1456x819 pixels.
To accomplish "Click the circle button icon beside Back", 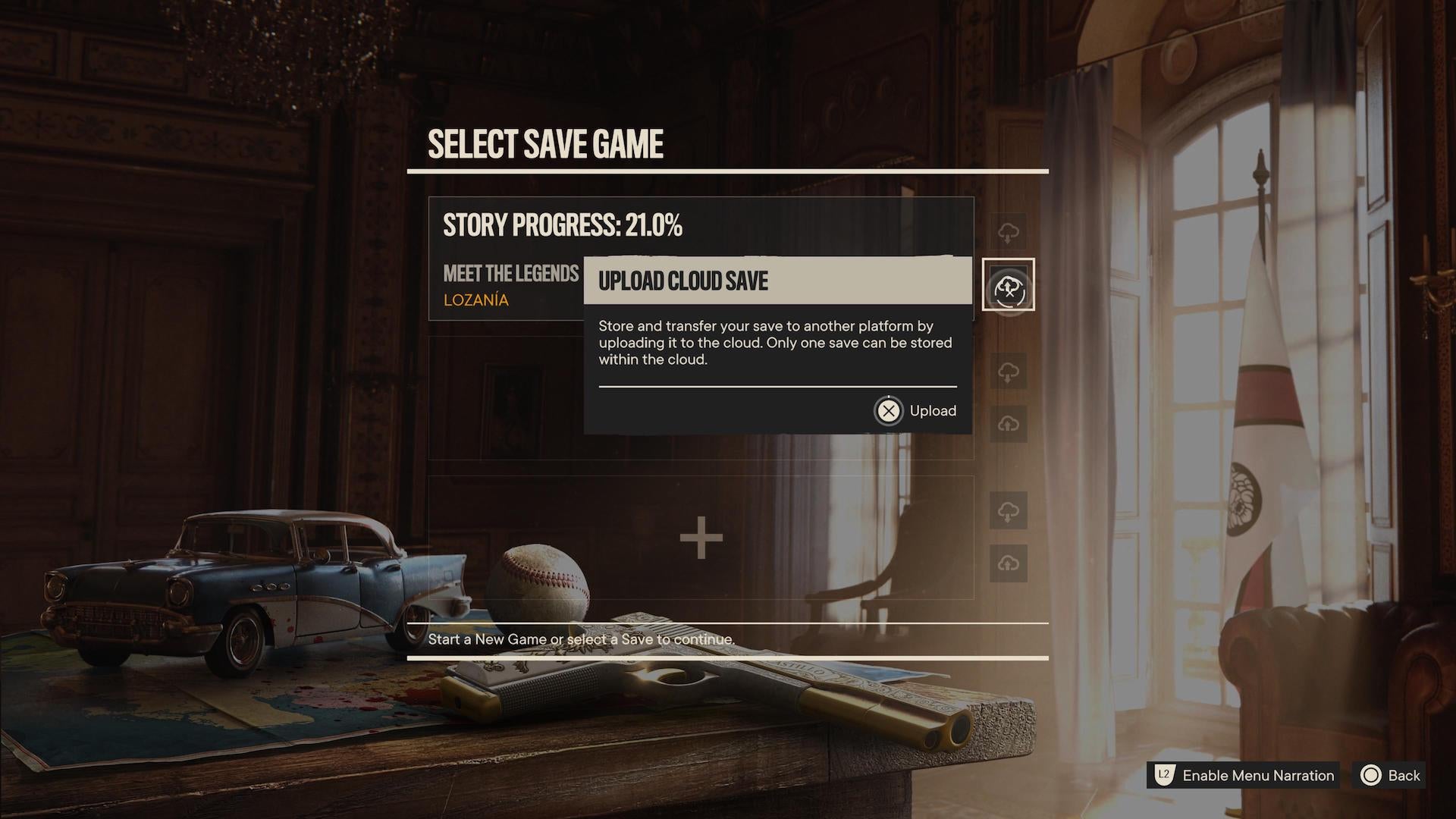I will pyautogui.click(x=1370, y=776).
